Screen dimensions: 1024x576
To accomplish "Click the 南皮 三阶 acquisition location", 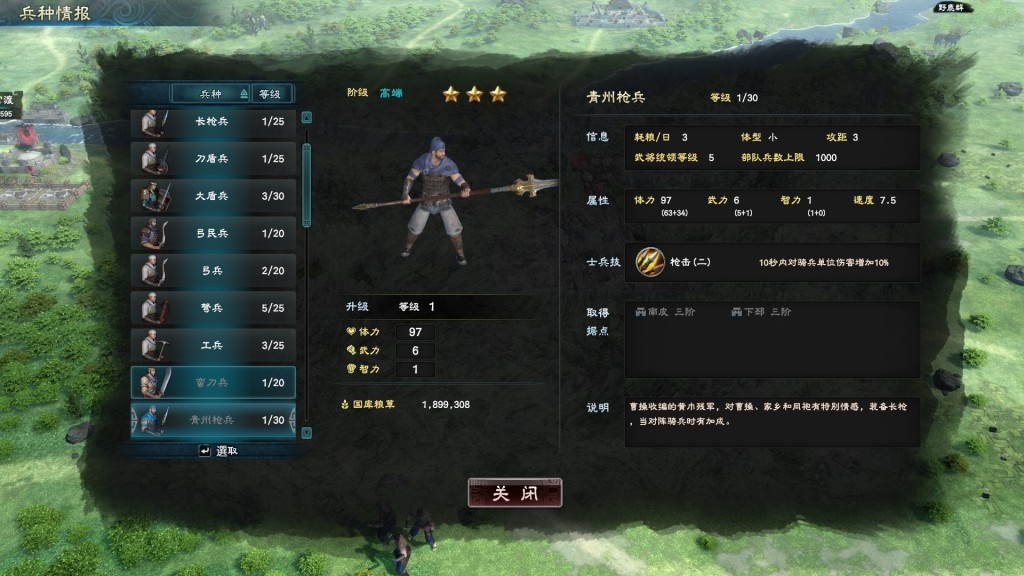I will (x=664, y=312).
